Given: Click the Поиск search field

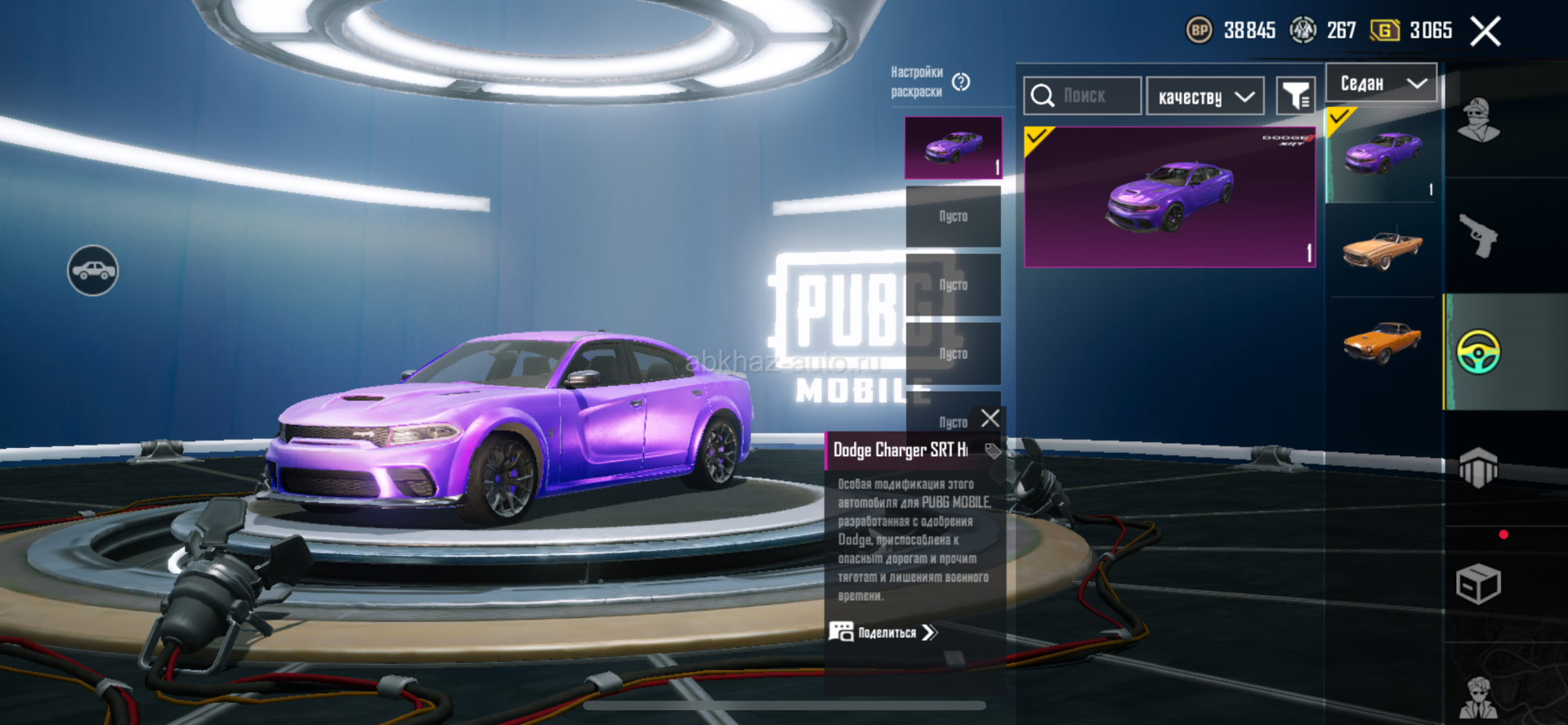Looking at the screenshot, I should click(x=1083, y=96).
